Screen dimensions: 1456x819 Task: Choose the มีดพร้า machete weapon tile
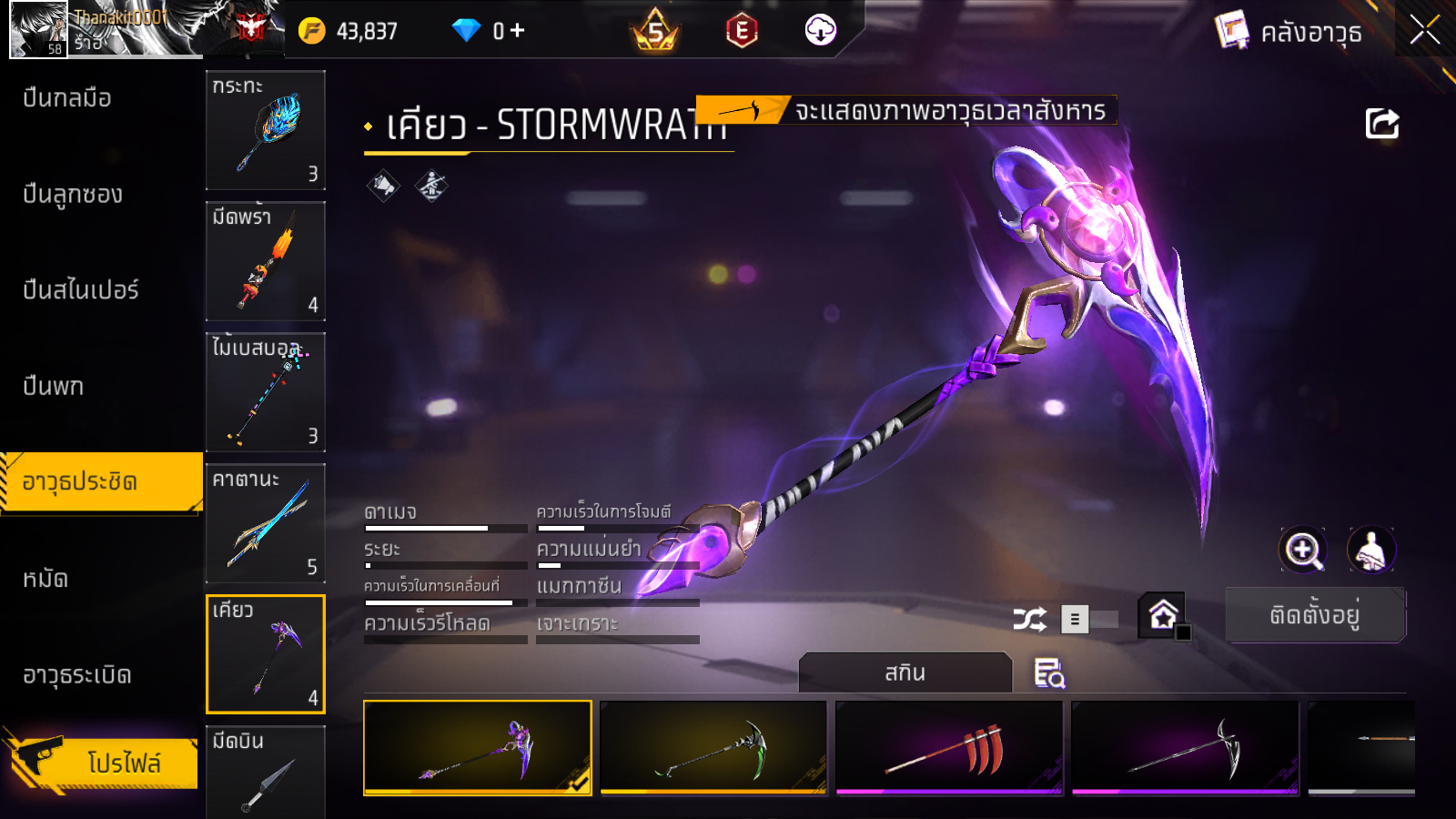click(x=266, y=261)
